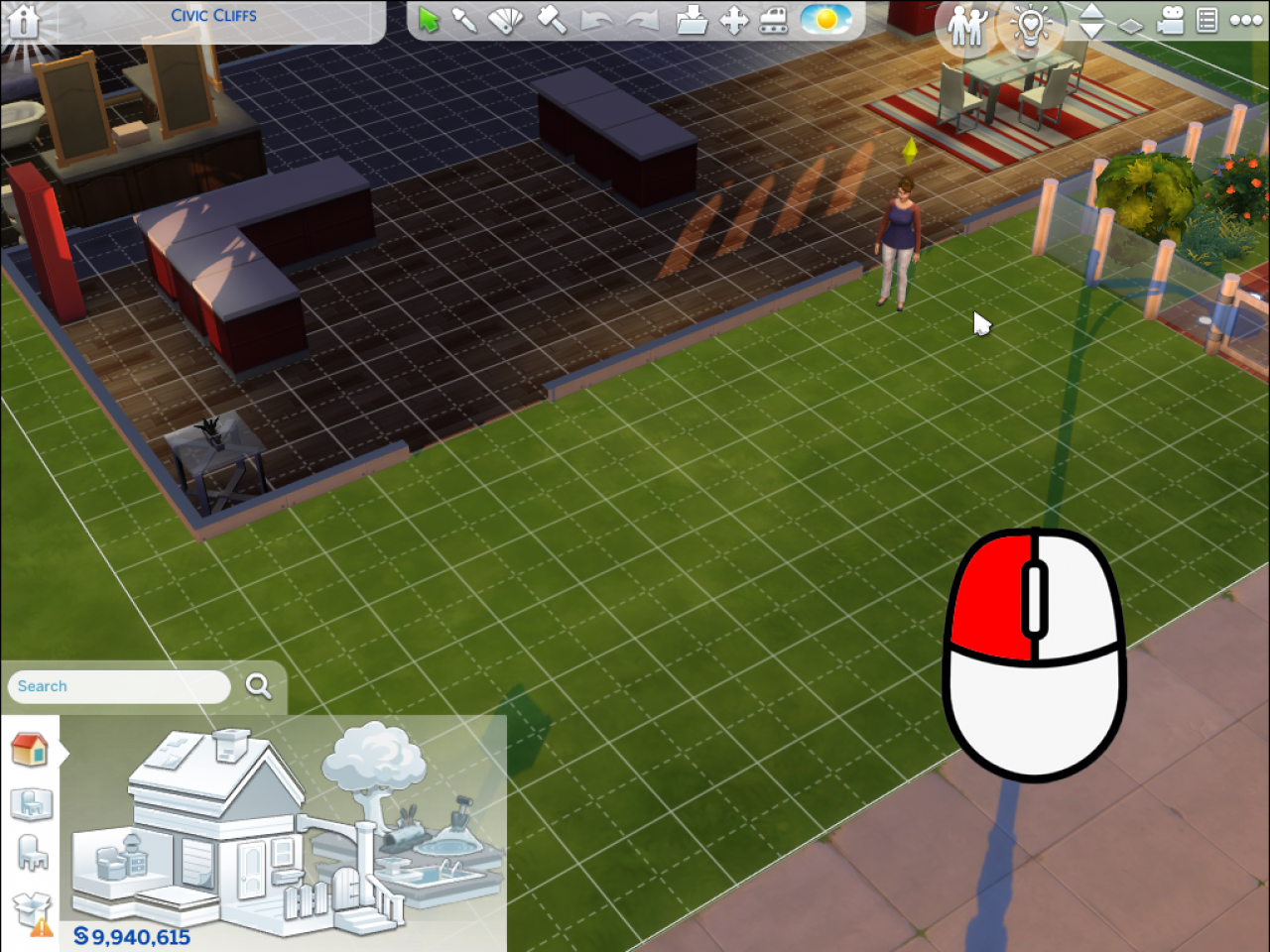Save this lot to the library

pos(692,20)
